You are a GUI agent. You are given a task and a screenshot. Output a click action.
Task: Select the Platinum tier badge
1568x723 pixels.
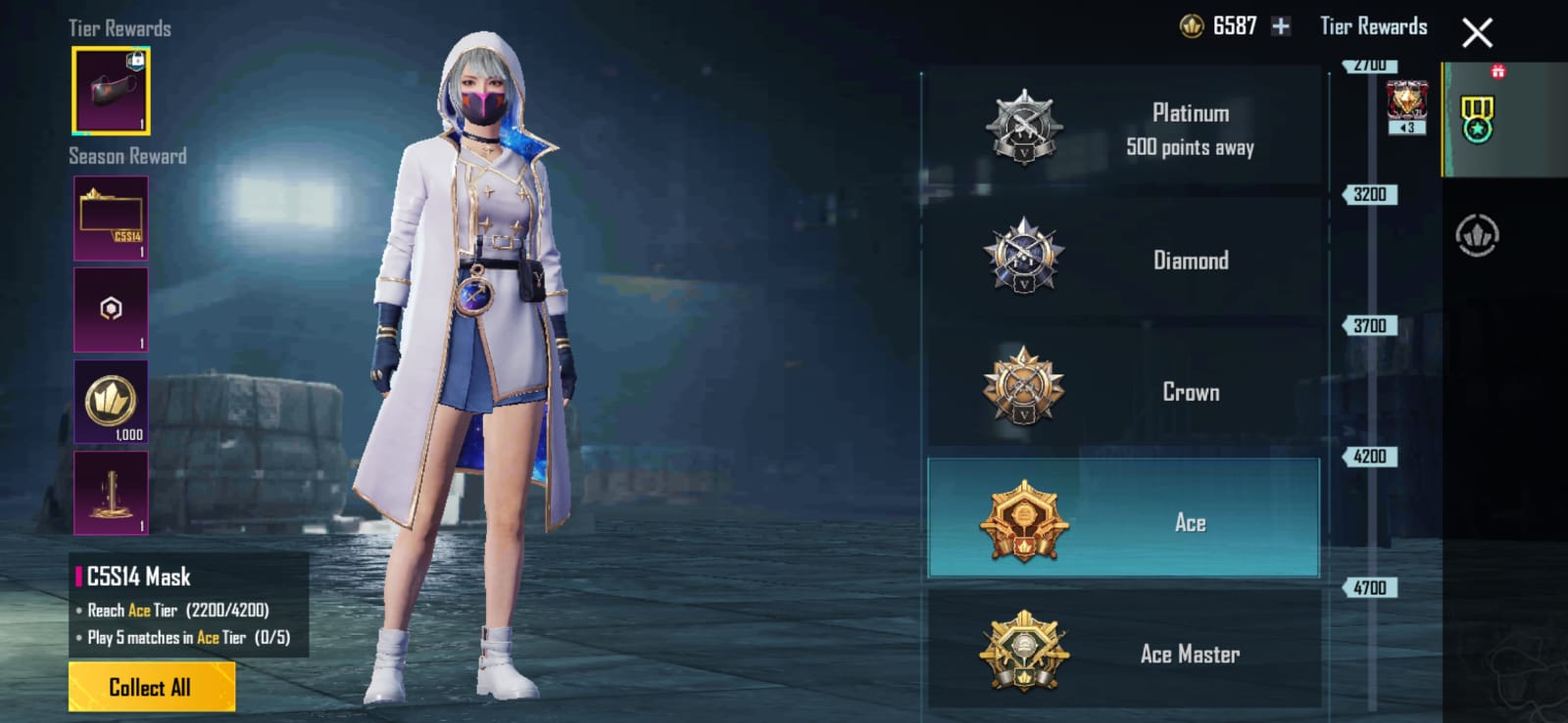pyautogui.click(x=1025, y=127)
